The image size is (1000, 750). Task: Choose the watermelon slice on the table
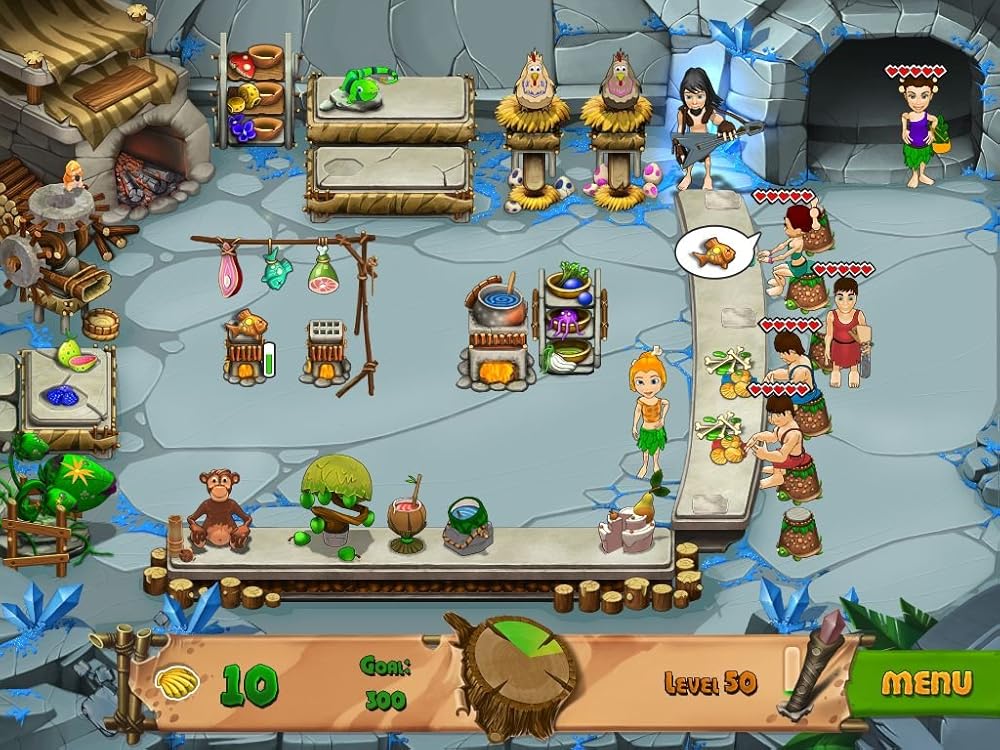click(71, 356)
